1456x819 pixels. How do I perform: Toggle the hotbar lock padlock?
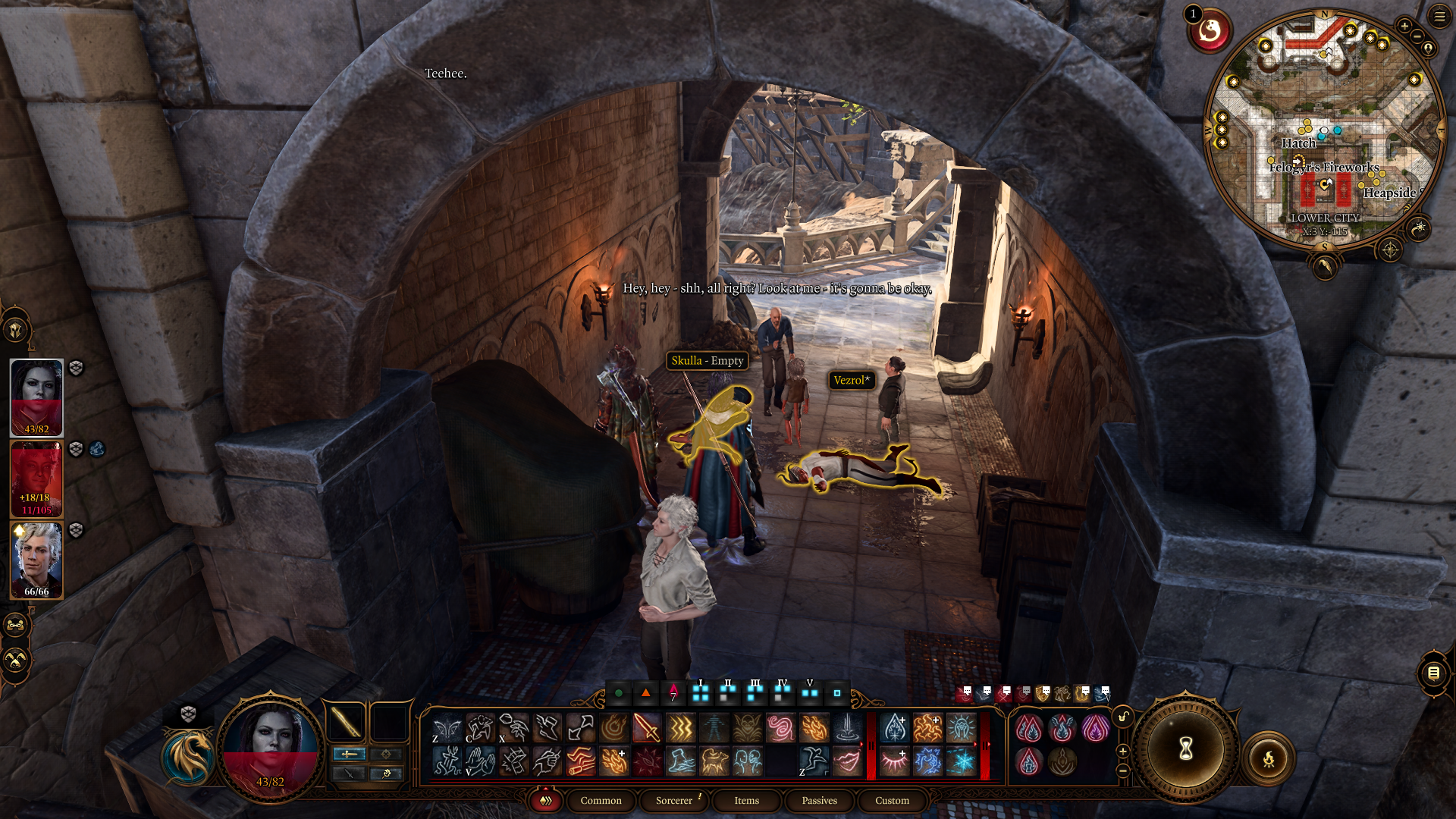[1122, 716]
